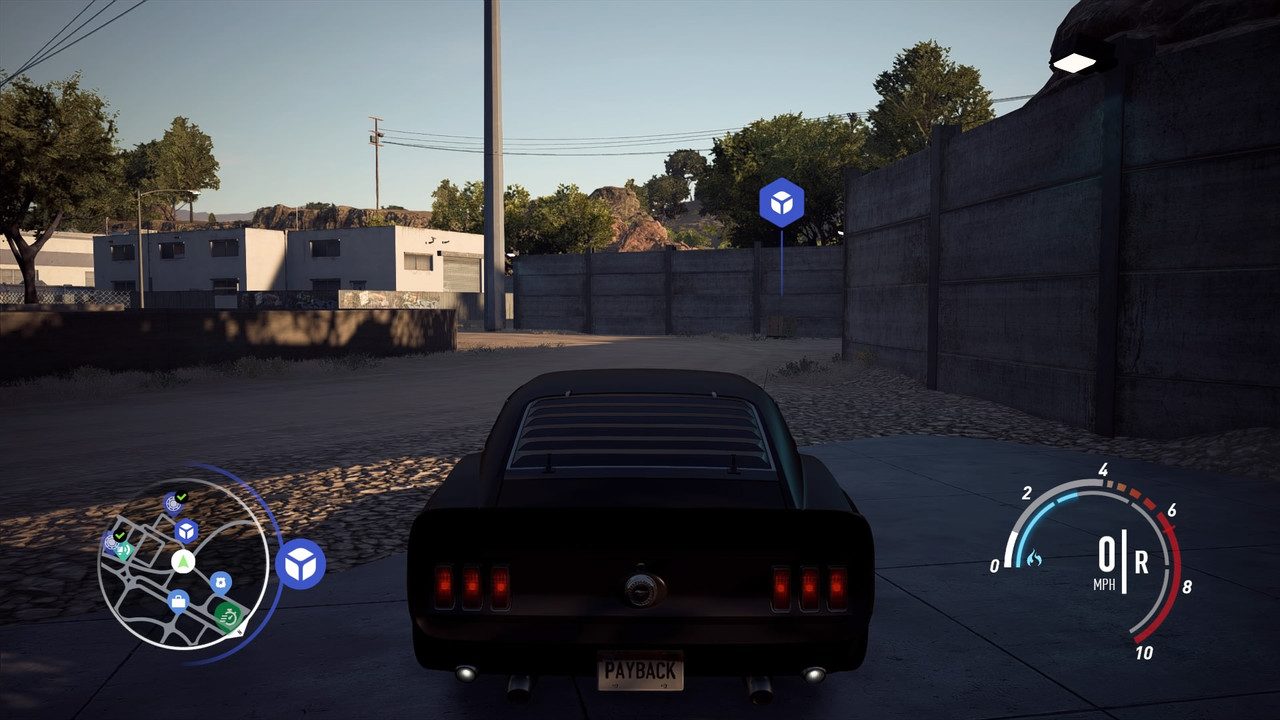Click the white diamond waypoint marker
1280x720 pixels.
tap(1075, 63)
